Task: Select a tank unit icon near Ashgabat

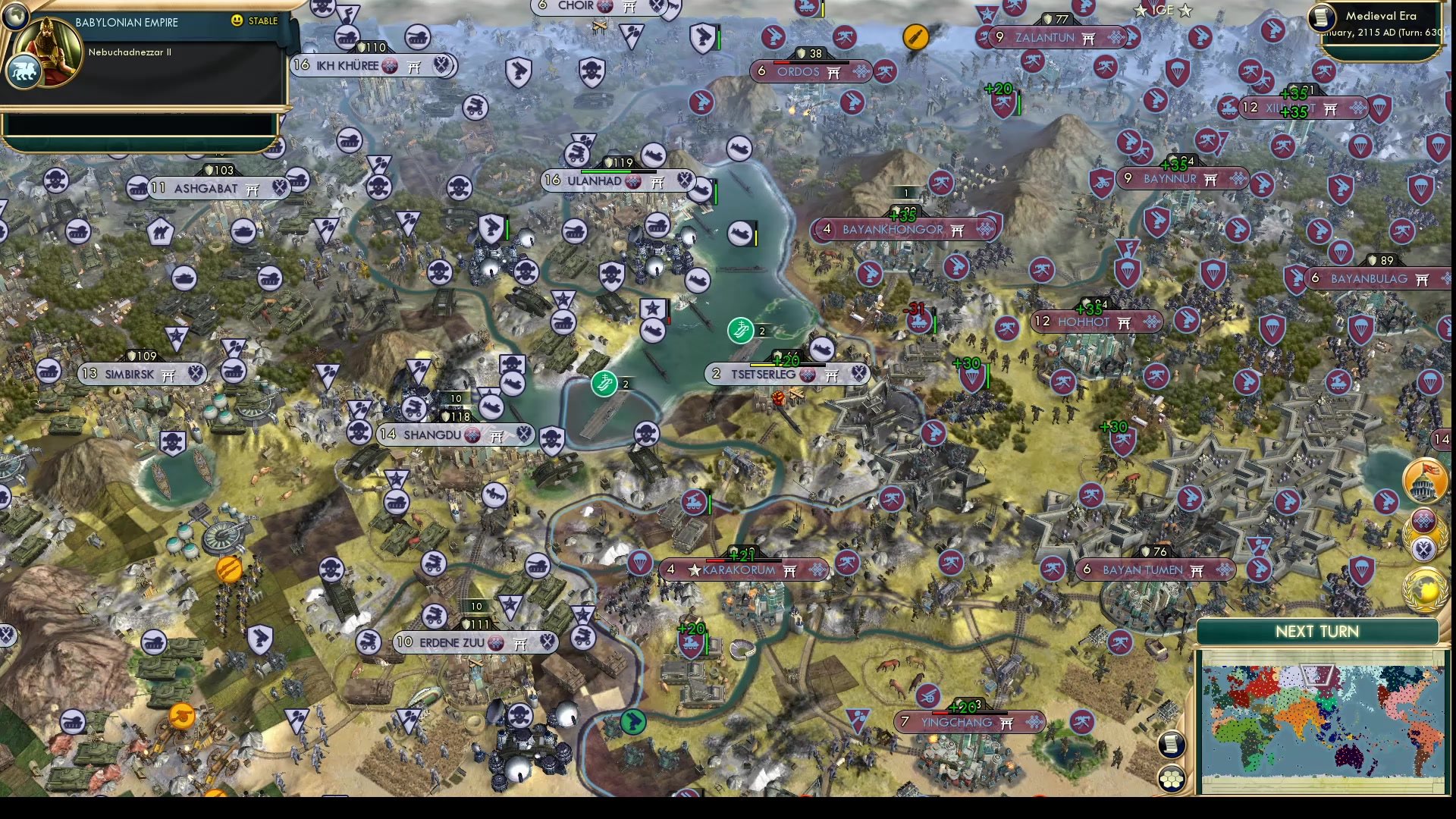Action: pyautogui.click(x=139, y=189)
